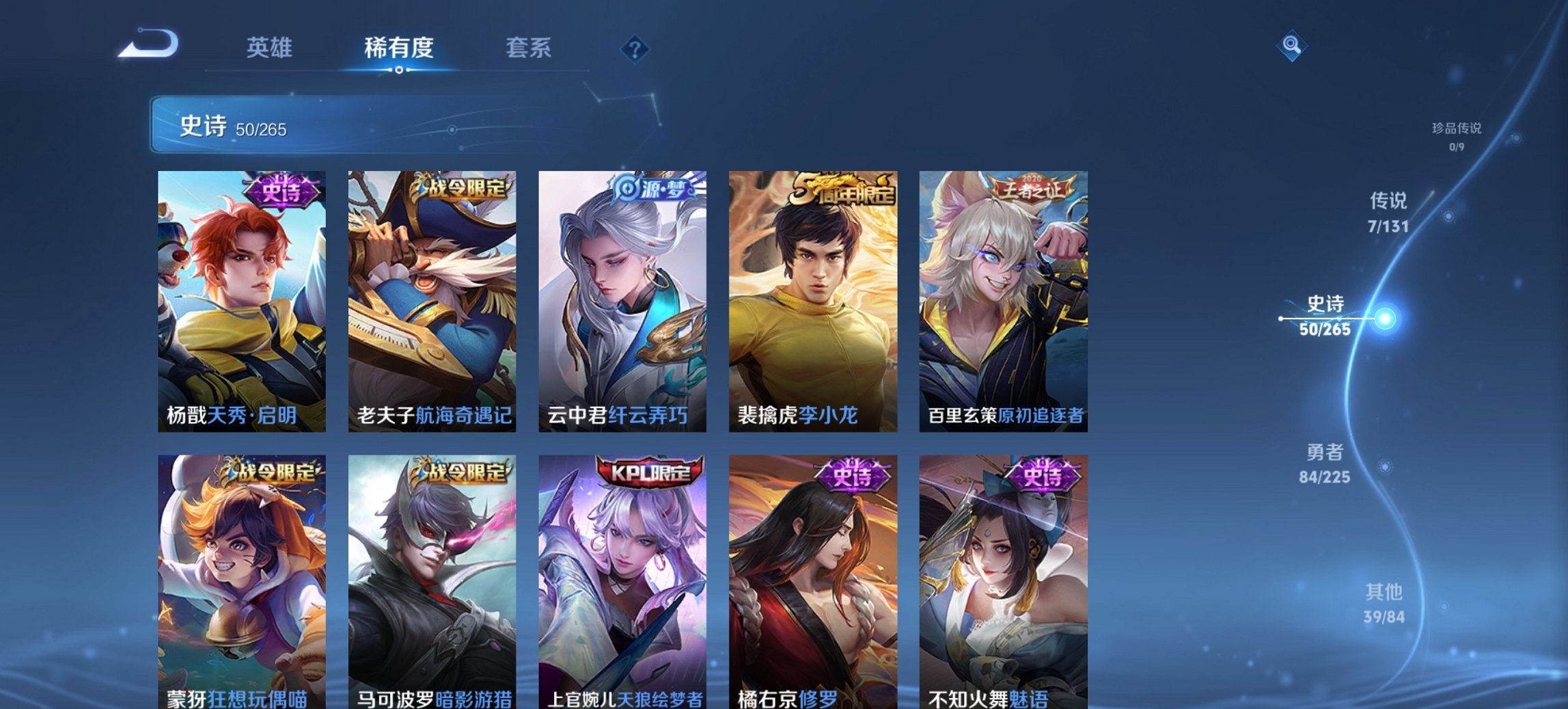
Task: Switch to the 套系 tab
Action: pos(529,48)
